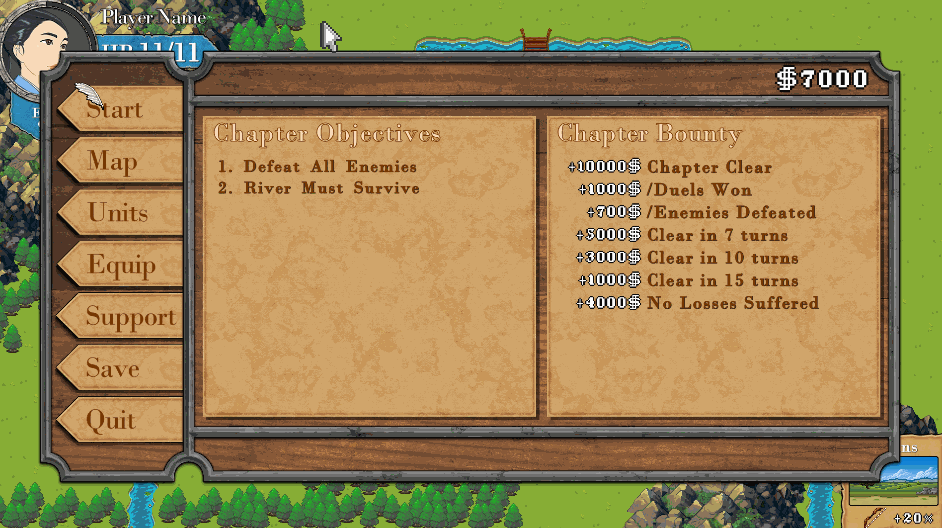Viewport: 942px width, 528px height.
Task: Choose the Units menu entry
Action: click(x=120, y=213)
